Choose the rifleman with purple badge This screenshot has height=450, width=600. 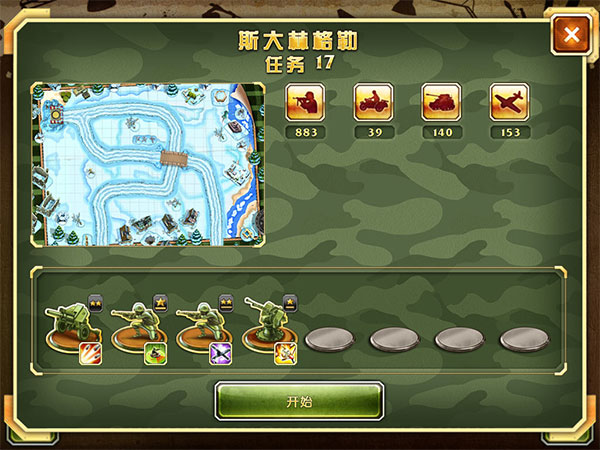[203, 329]
